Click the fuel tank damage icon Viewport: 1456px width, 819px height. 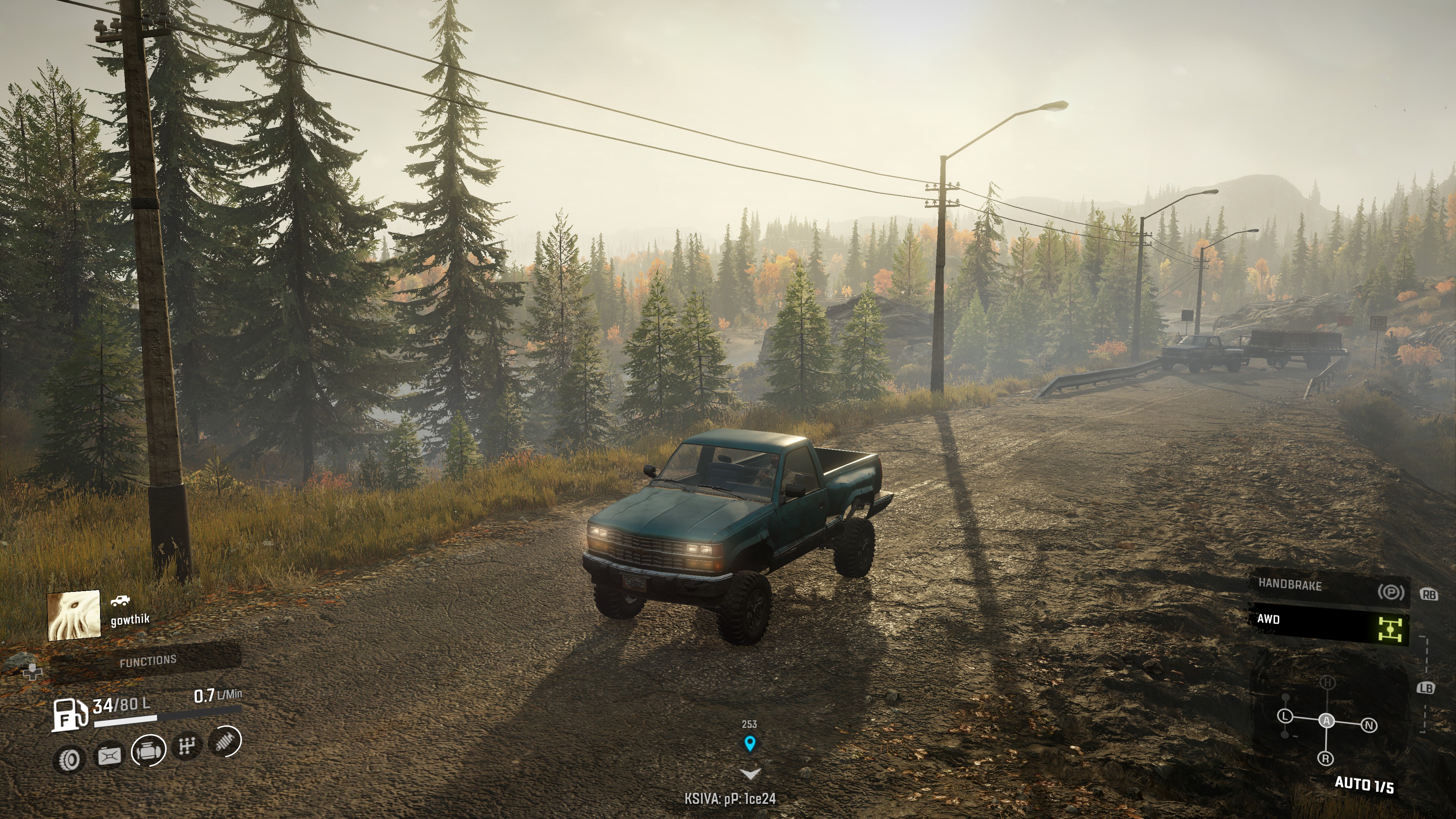[109, 755]
